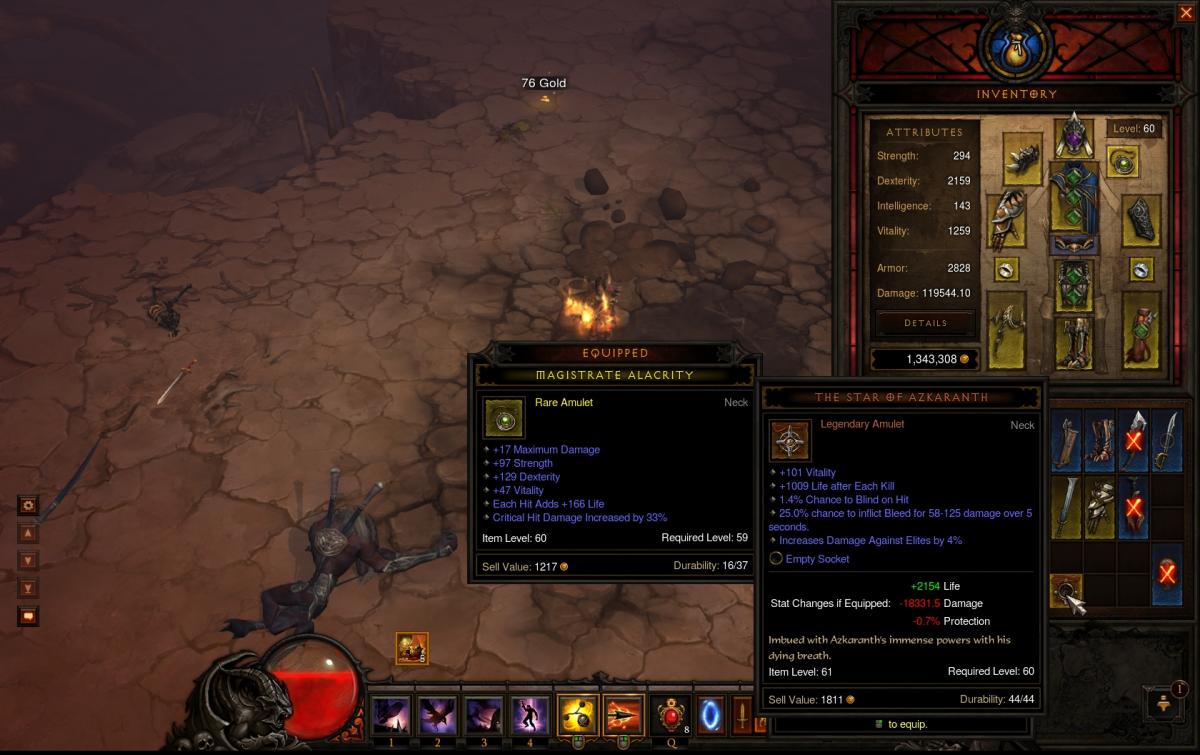The height and width of the screenshot is (755, 1200).
Task: Activate skill slot 1 on hotbar
Action: 389,716
